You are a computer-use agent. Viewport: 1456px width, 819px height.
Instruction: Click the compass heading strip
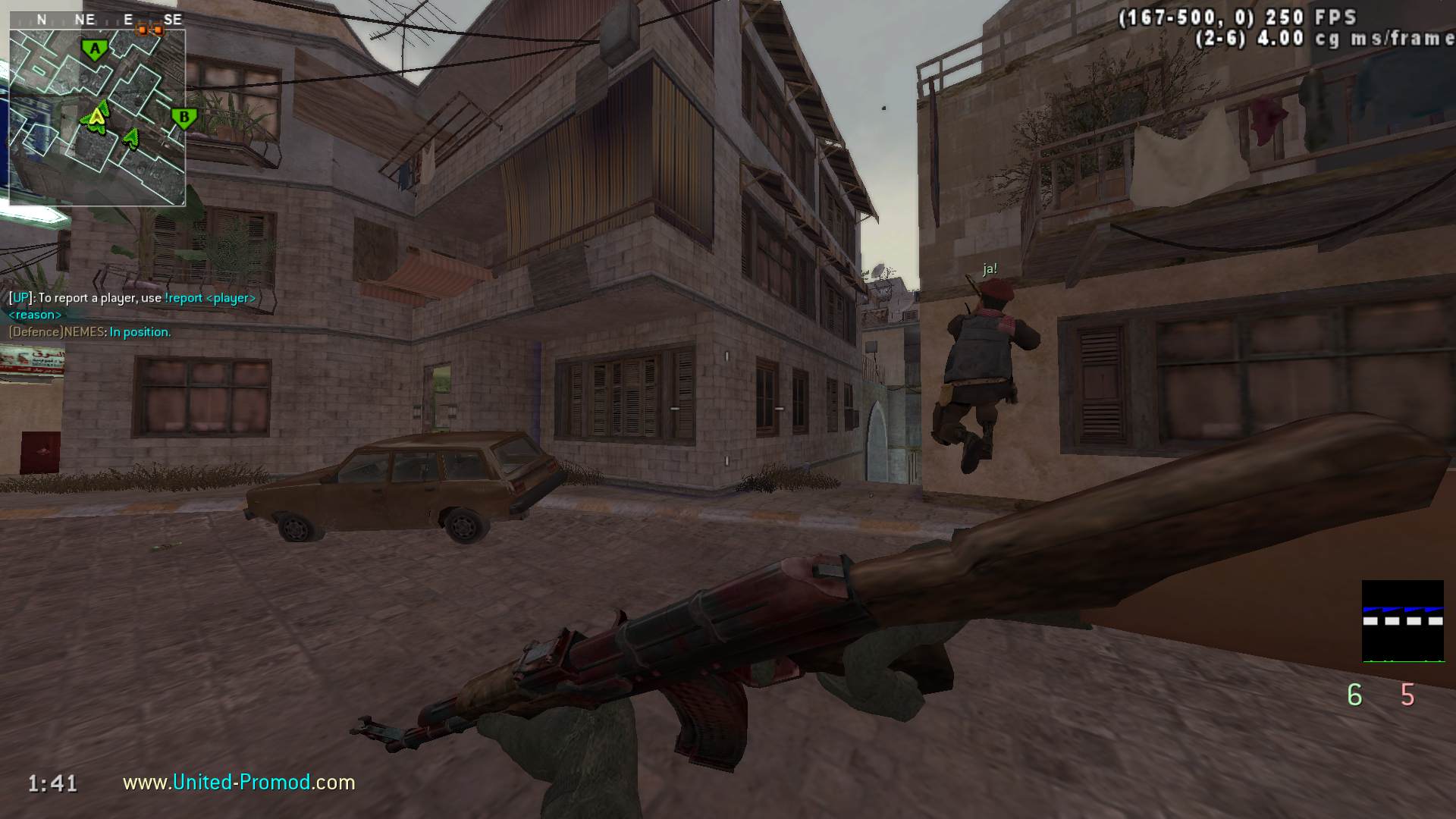pos(97,20)
